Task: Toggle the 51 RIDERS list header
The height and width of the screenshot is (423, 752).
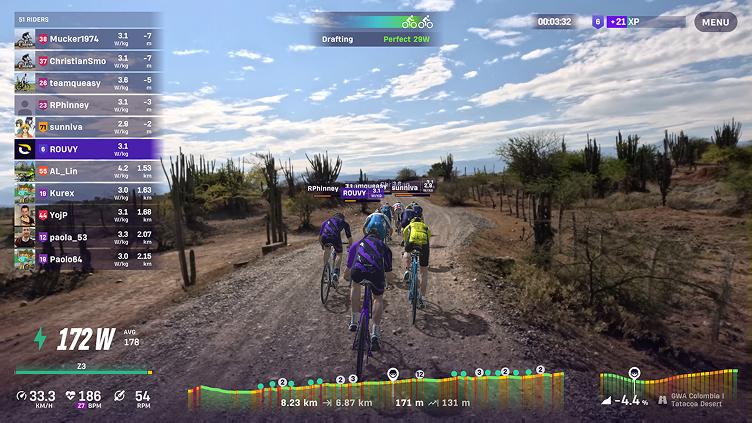Action: click(x=88, y=19)
